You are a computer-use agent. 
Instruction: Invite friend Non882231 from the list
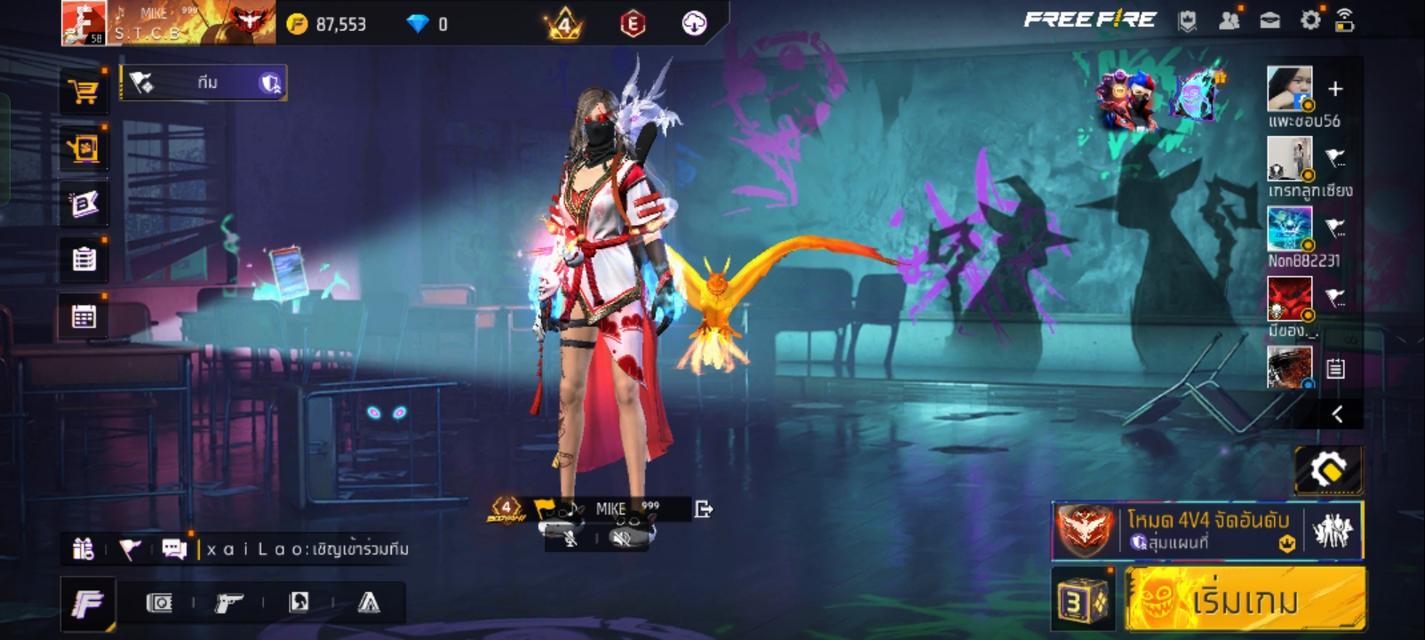1335,227
